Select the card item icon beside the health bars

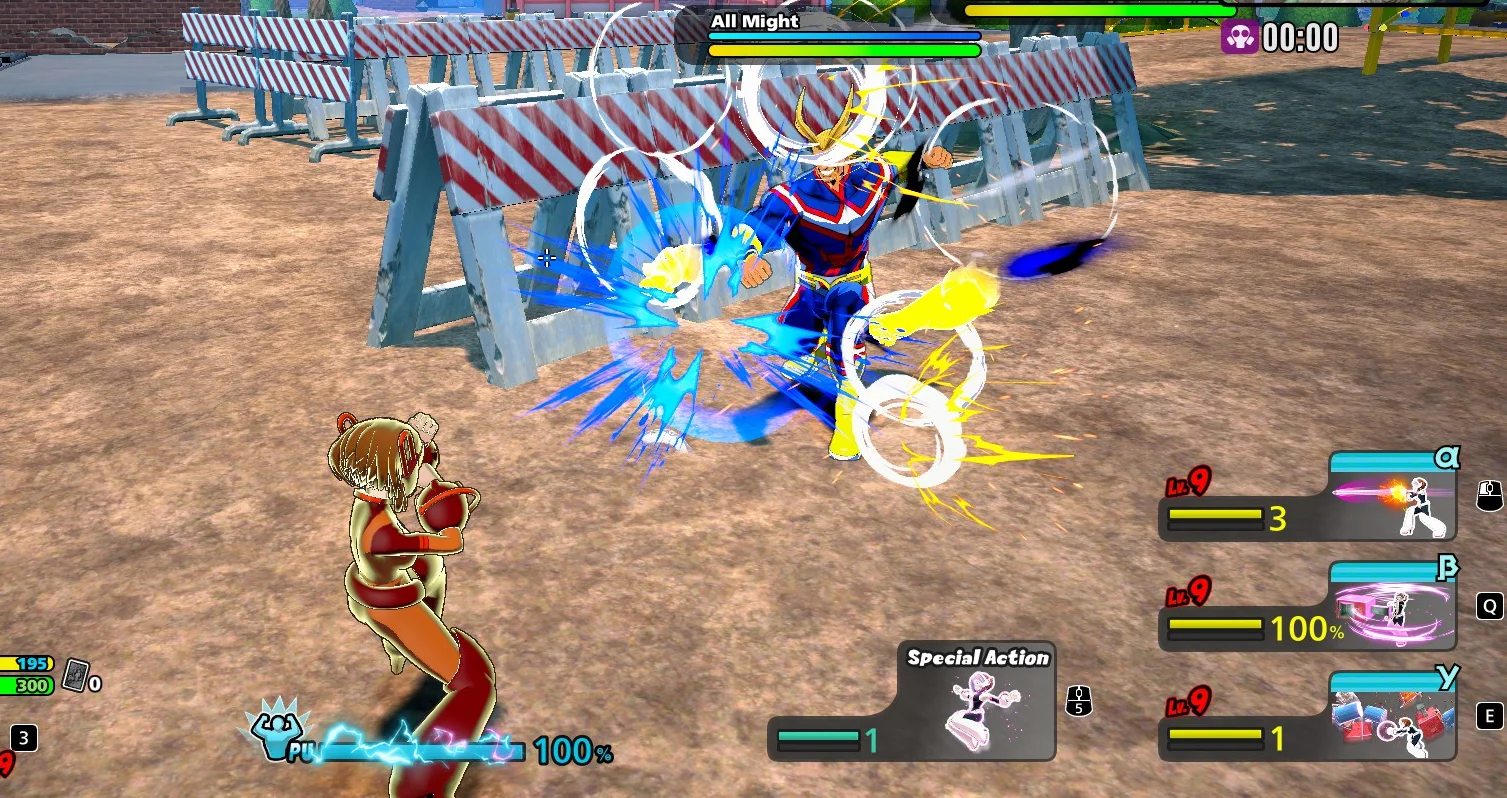tap(76, 677)
